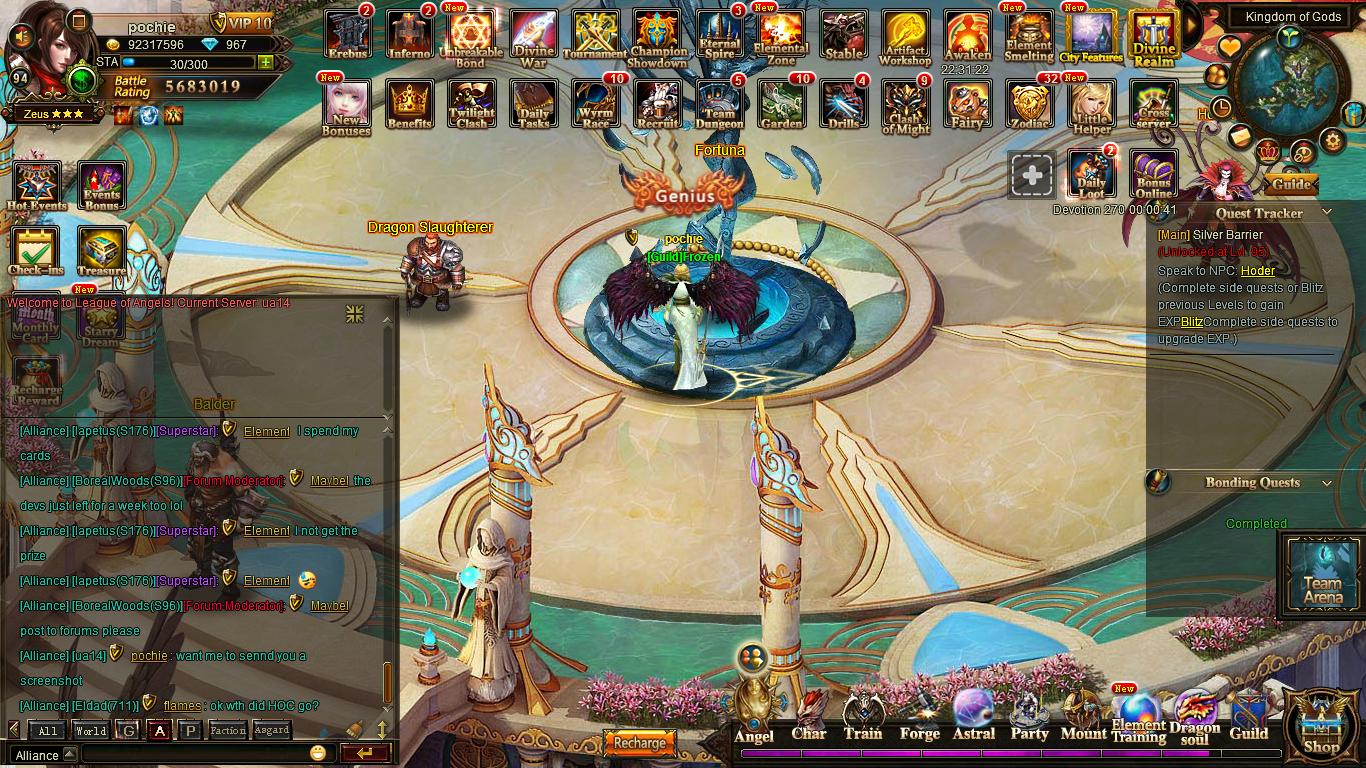Enter the Team Arena

pyautogui.click(x=1322, y=575)
